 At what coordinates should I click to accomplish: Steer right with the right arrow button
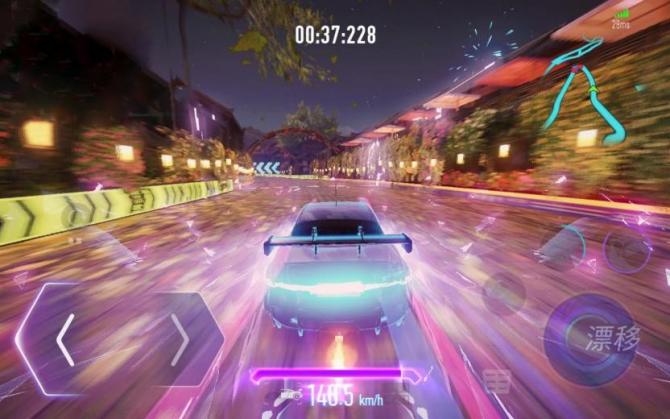(x=180, y=340)
